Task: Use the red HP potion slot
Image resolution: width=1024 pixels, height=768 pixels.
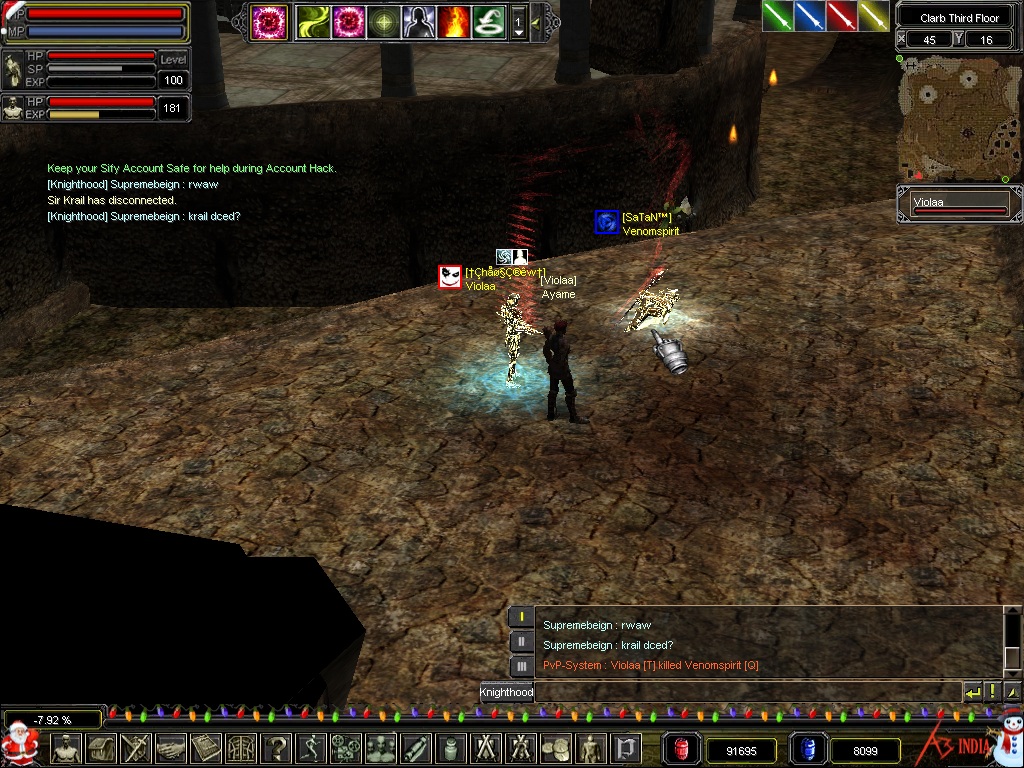Action: coord(682,748)
